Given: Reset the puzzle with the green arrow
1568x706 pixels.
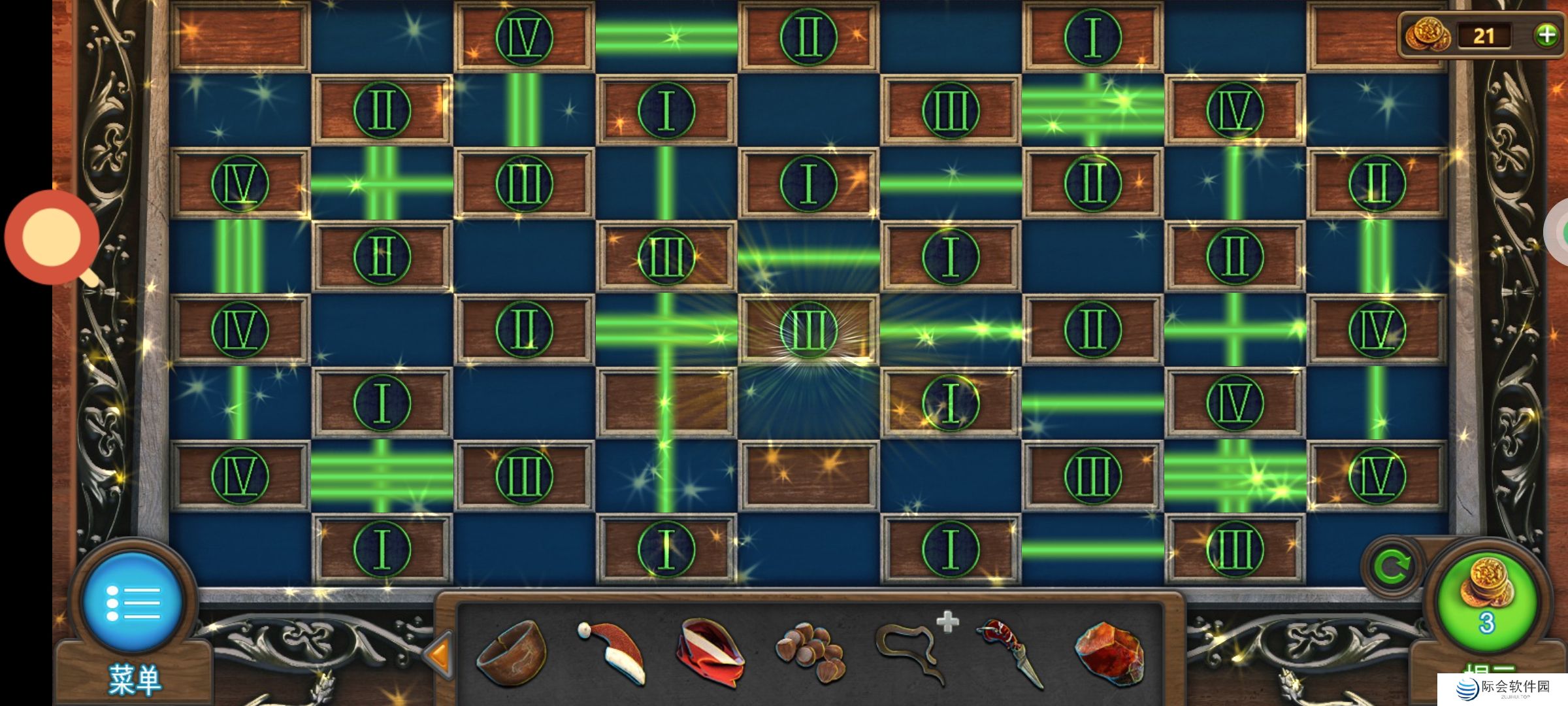Looking at the screenshot, I should [x=1392, y=566].
